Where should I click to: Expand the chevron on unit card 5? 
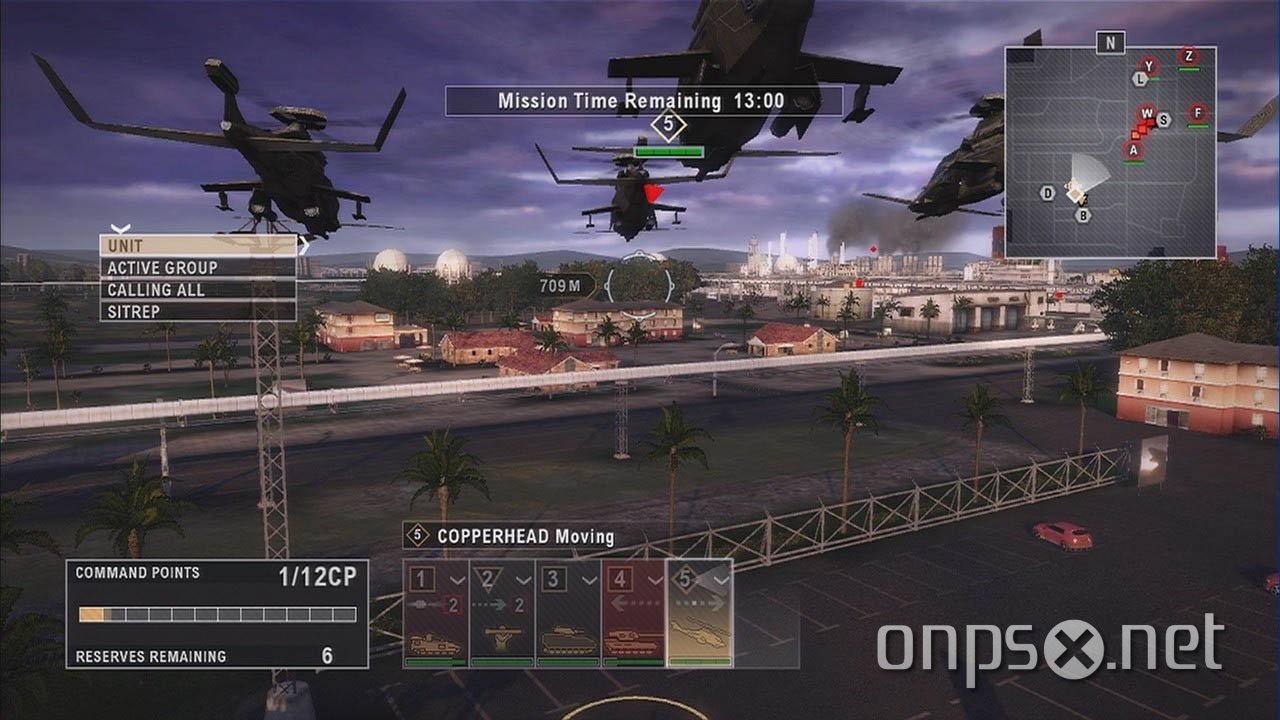click(x=720, y=579)
